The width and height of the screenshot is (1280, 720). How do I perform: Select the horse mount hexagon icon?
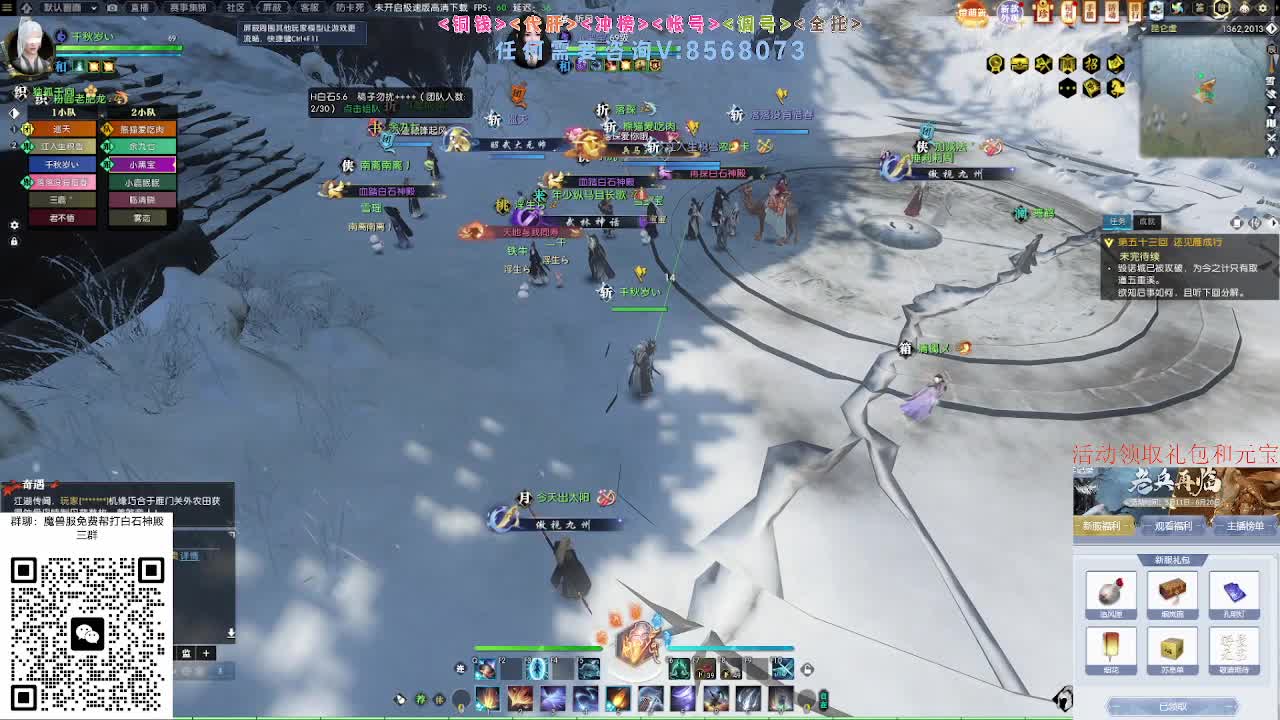(1117, 88)
